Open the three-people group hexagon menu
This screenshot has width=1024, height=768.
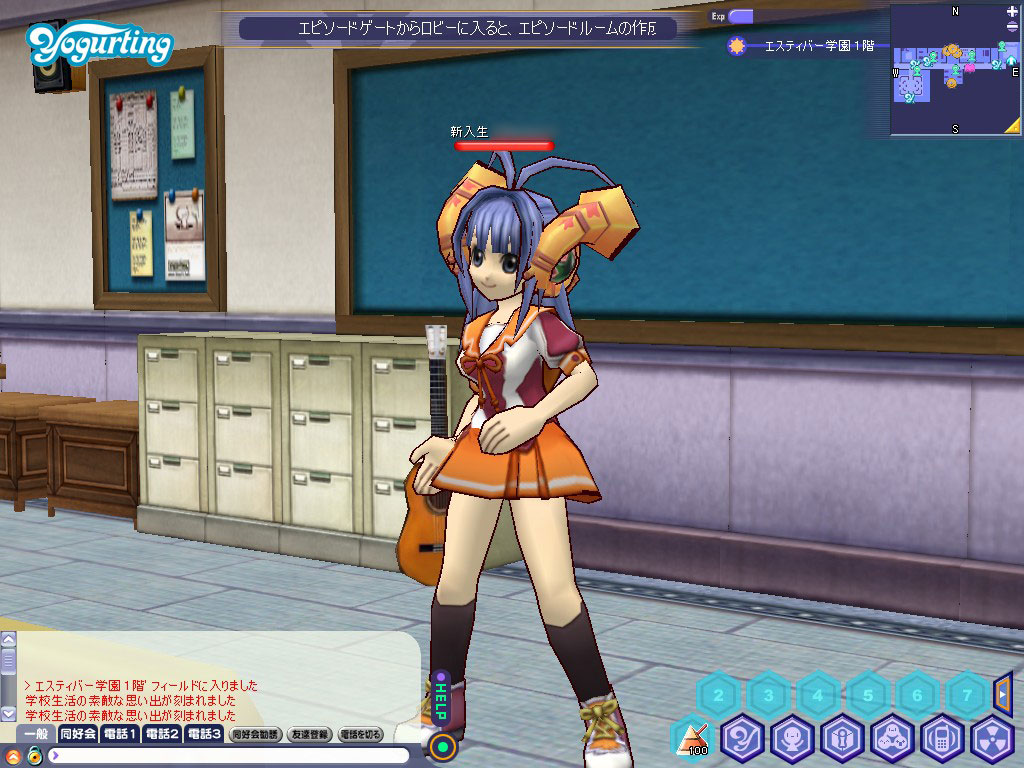[x=893, y=739]
